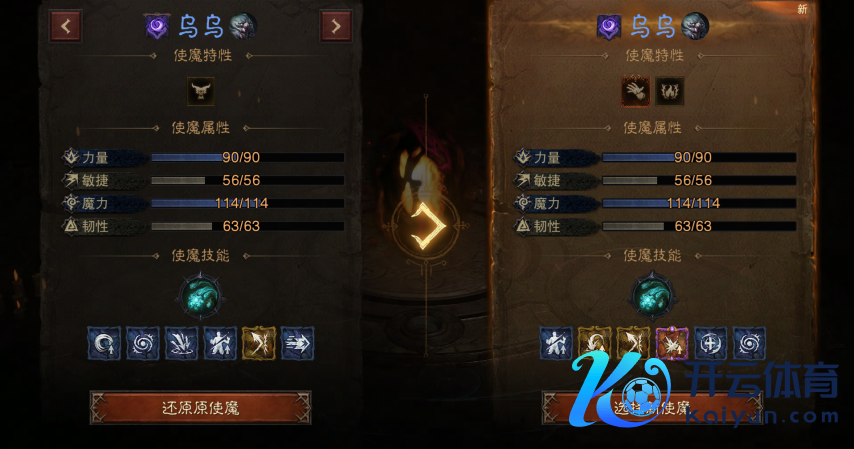Select the circle with plus sign skill icon
This screenshot has height=449, width=854.
(x=710, y=343)
